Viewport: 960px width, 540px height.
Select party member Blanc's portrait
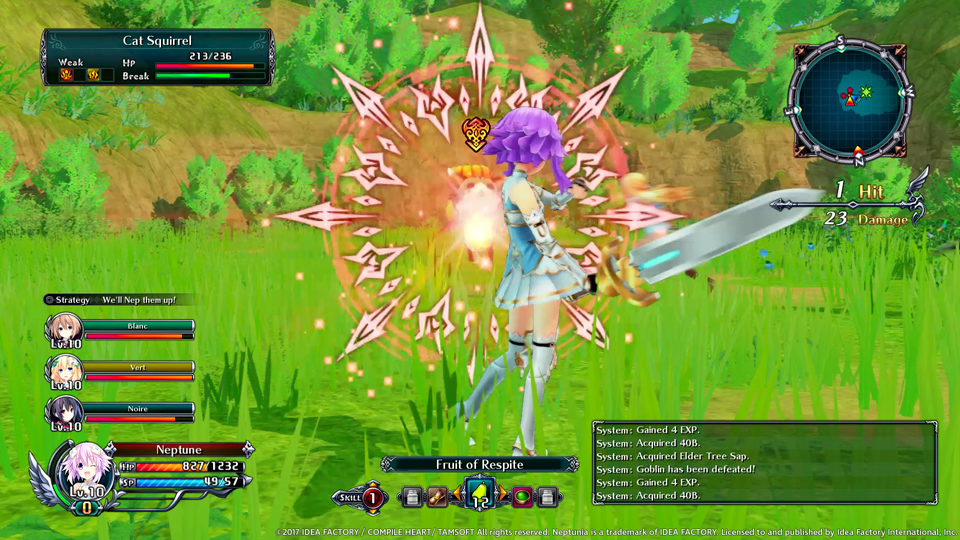pos(63,331)
